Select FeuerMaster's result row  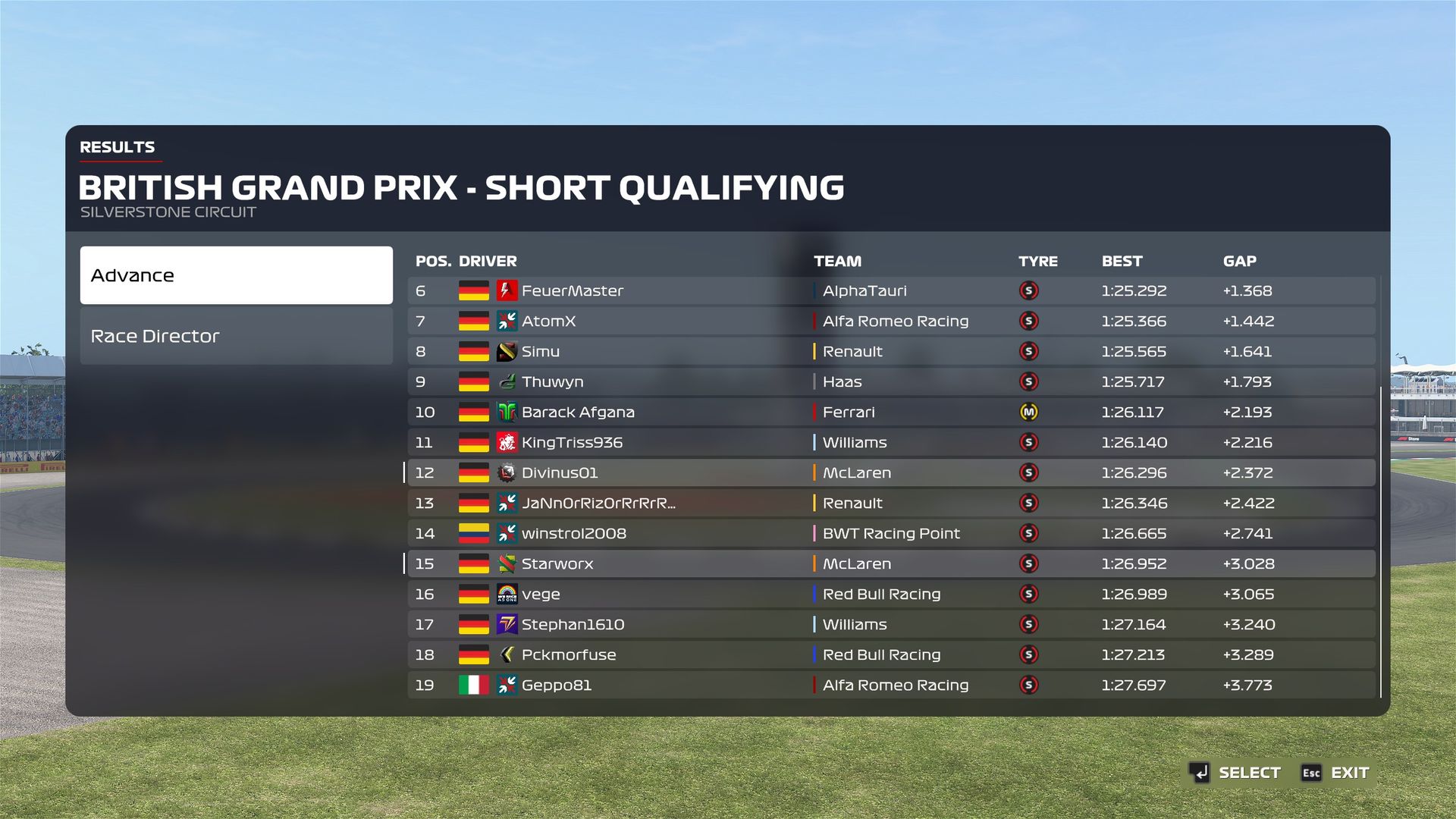coord(891,290)
